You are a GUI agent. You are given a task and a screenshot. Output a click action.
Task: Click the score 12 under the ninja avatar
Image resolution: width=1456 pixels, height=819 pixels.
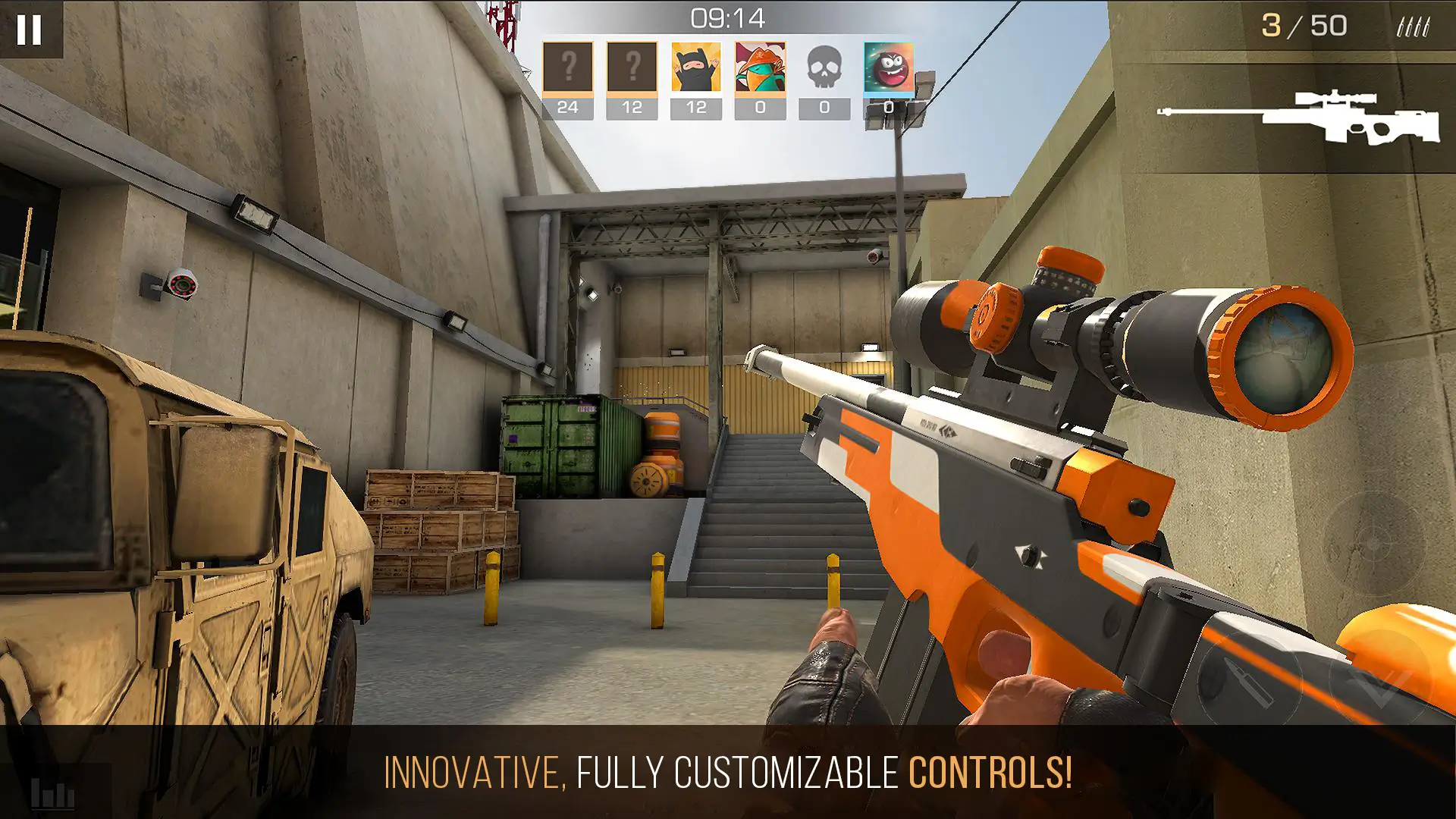695,107
